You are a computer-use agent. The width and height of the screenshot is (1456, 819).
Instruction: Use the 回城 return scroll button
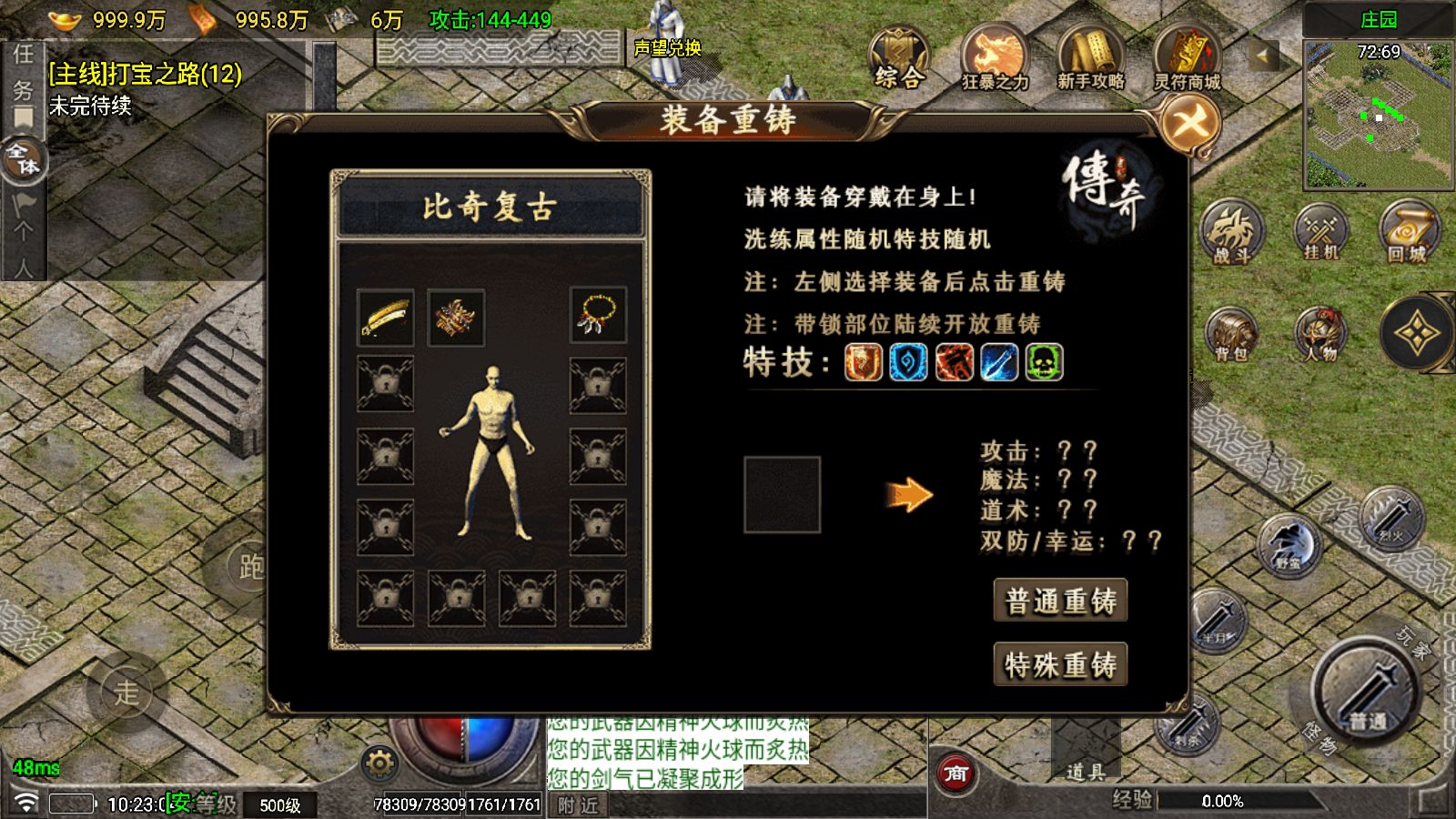1408,231
